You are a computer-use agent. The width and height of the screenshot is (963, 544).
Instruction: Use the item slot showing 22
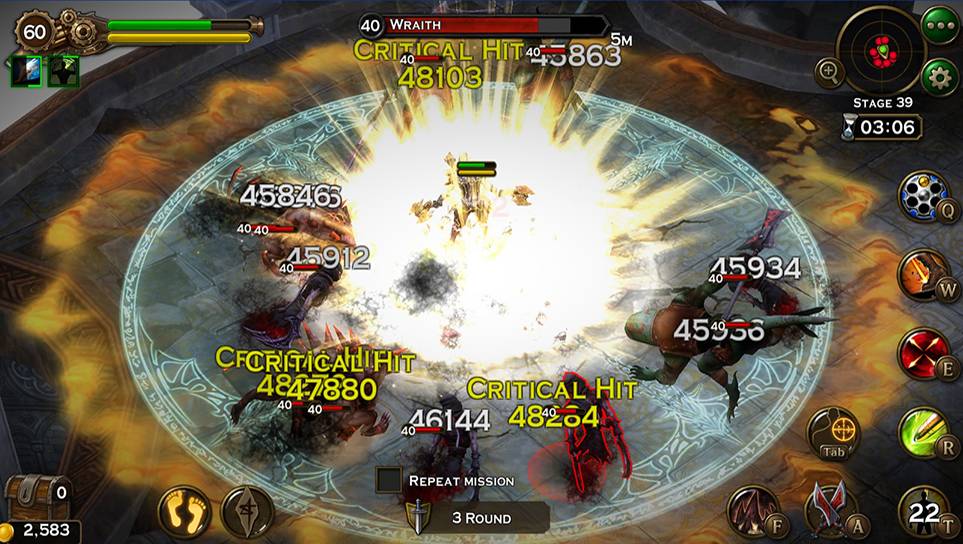coord(923,510)
